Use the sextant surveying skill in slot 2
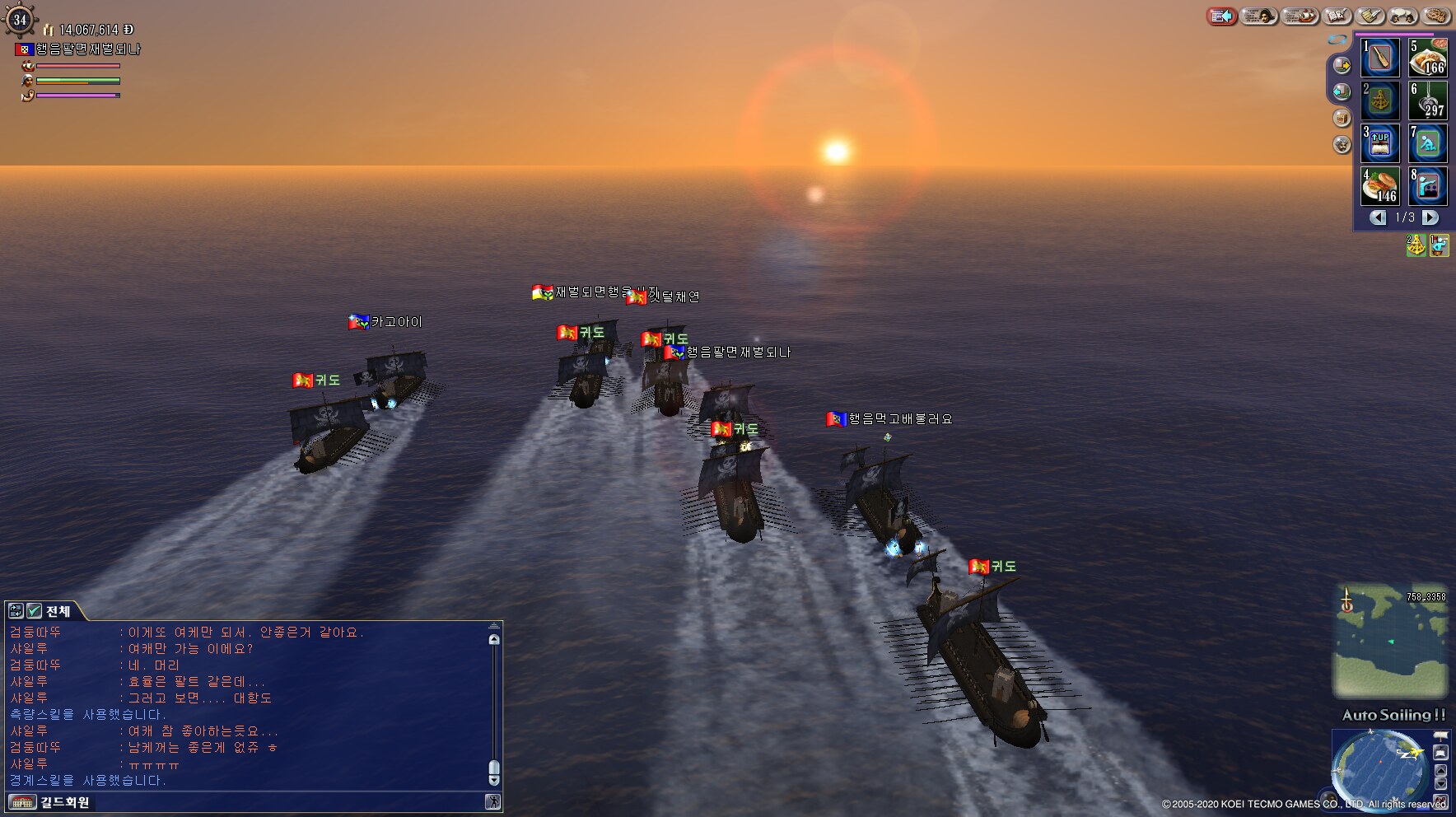Viewport: 1456px width, 817px height. tap(1381, 100)
